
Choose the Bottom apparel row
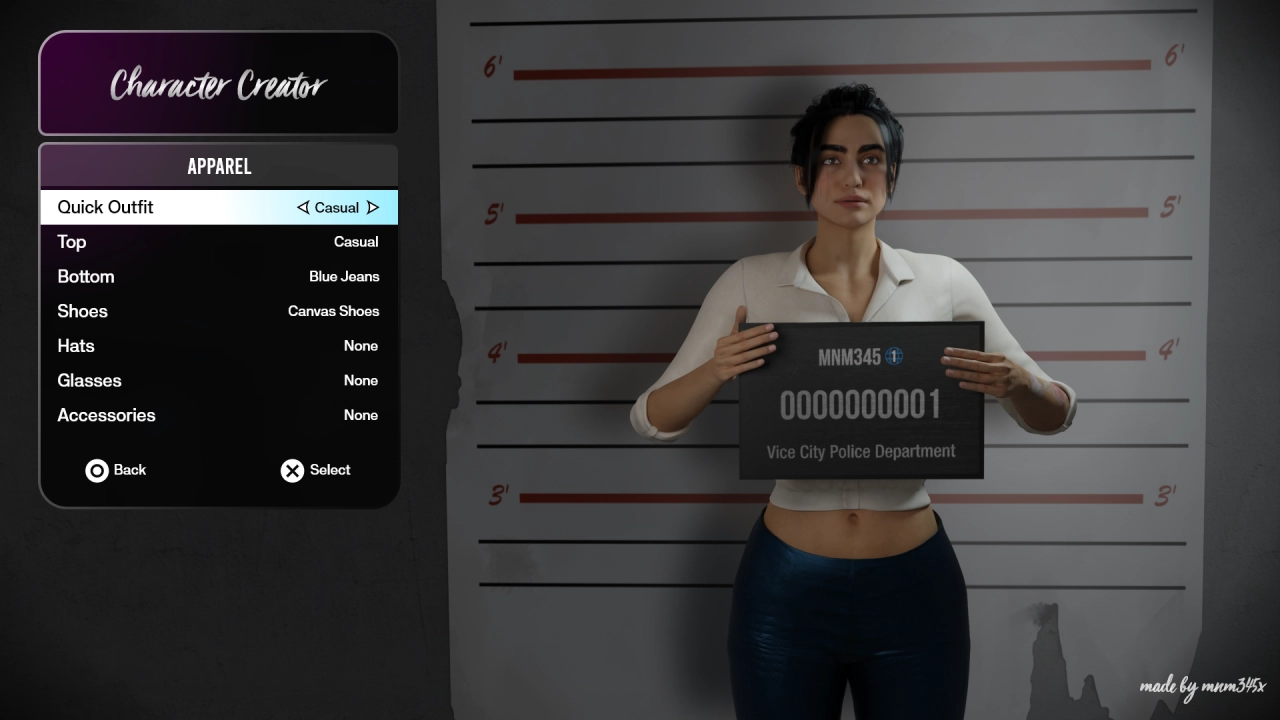pos(218,276)
